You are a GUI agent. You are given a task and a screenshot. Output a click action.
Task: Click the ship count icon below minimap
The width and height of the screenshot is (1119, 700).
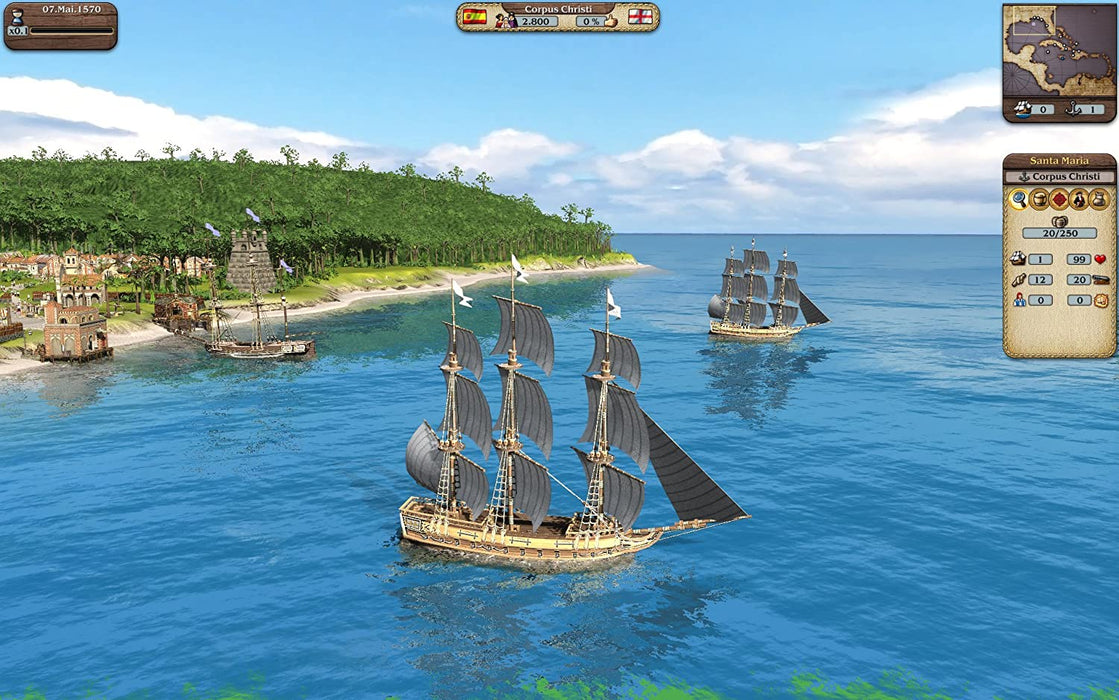[1023, 109]
